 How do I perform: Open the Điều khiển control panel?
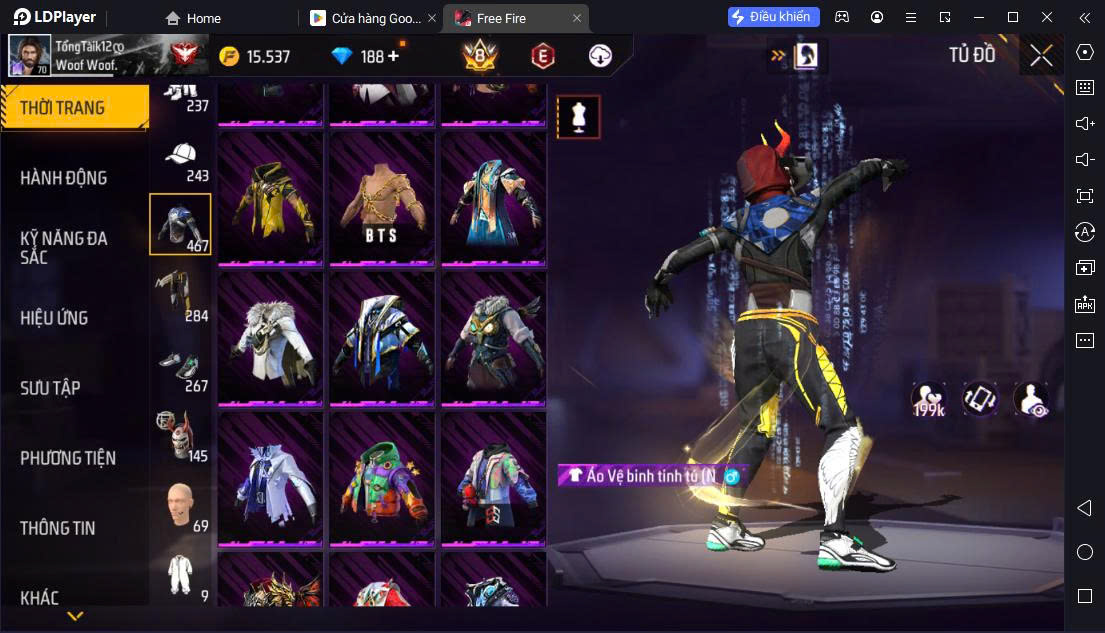pyautogui.click(x=774, y=17)
